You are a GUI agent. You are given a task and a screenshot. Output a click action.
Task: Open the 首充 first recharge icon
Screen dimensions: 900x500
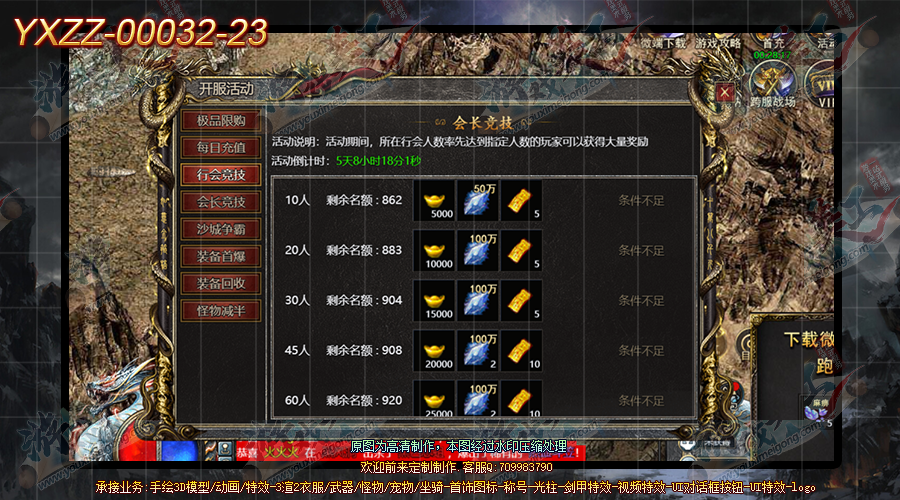pos(769,38)
